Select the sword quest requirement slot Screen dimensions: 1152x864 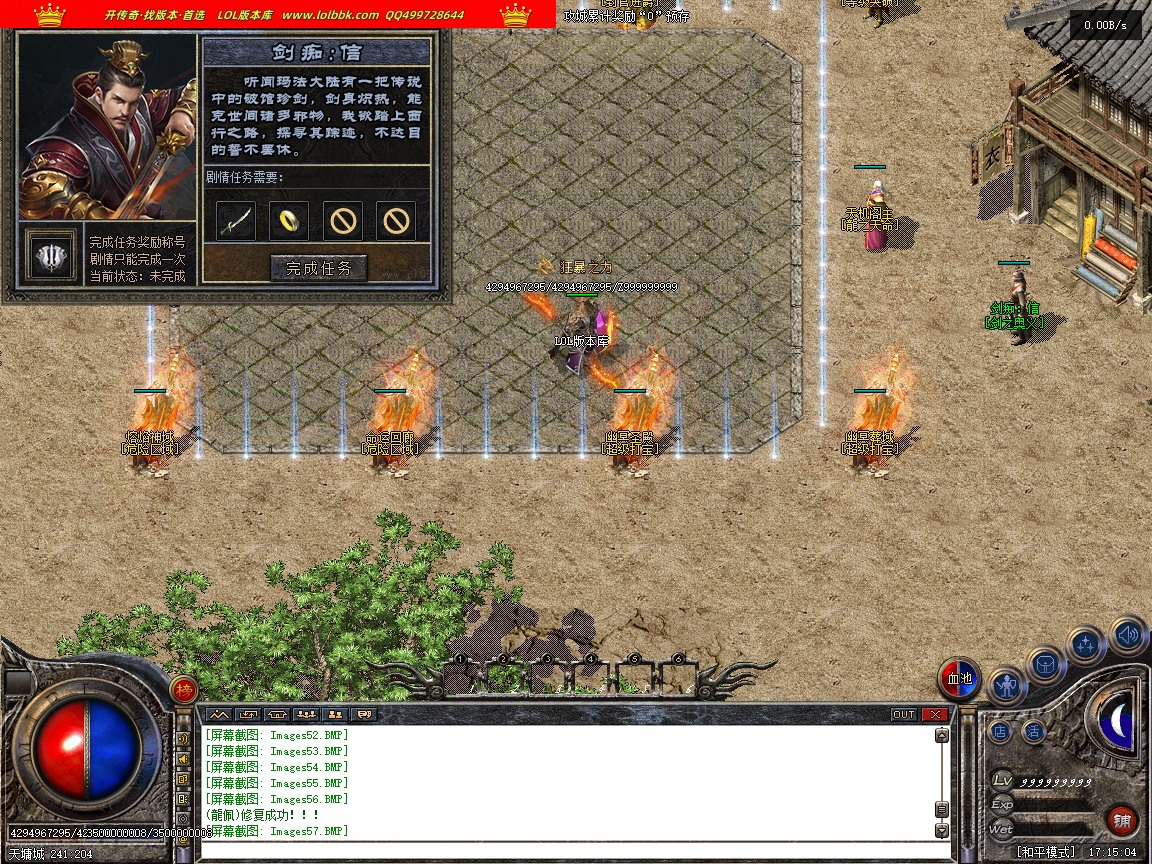click(x=236, y=220)
